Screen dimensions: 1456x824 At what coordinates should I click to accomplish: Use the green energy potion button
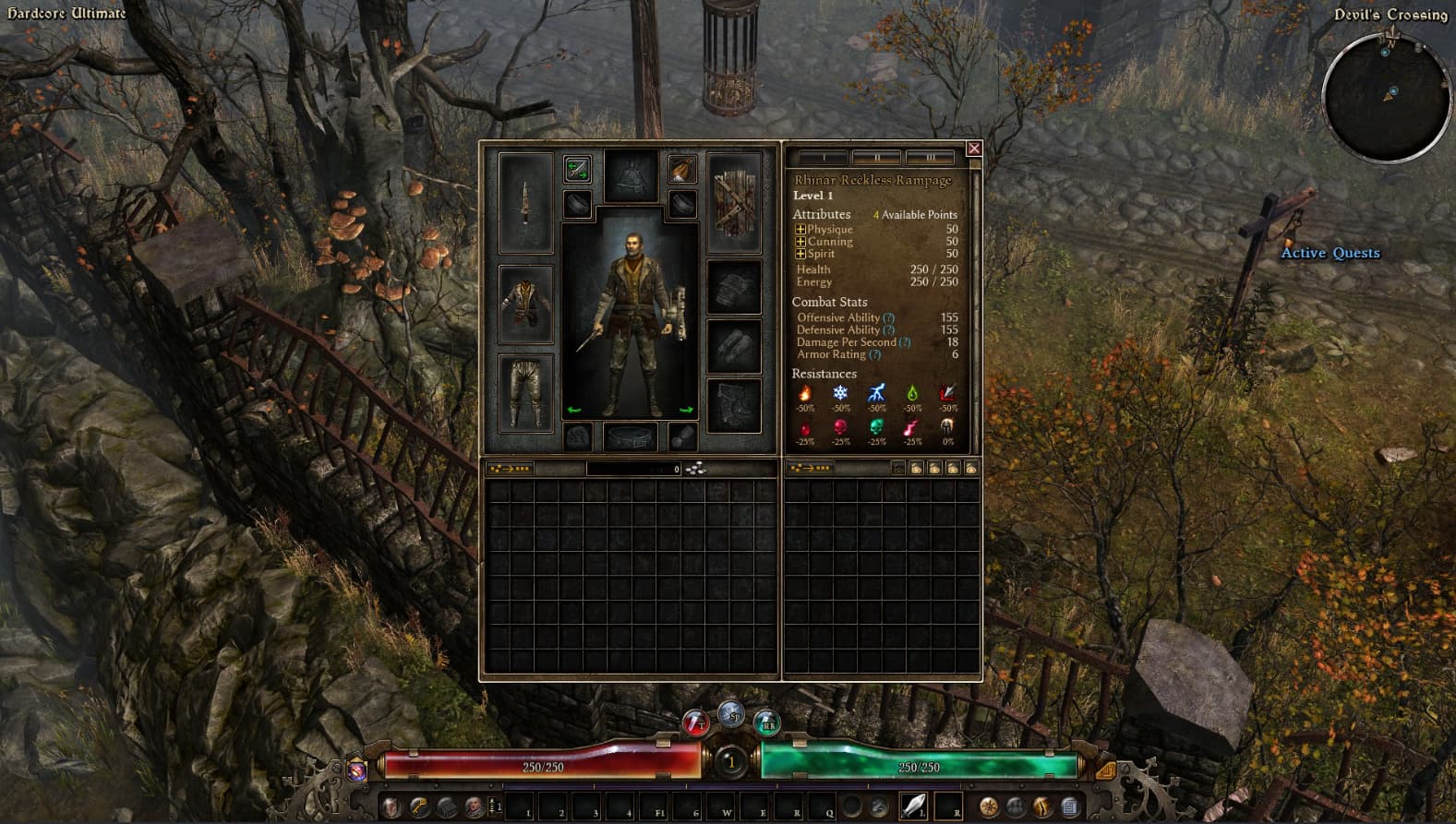click(x=766, y=722)
